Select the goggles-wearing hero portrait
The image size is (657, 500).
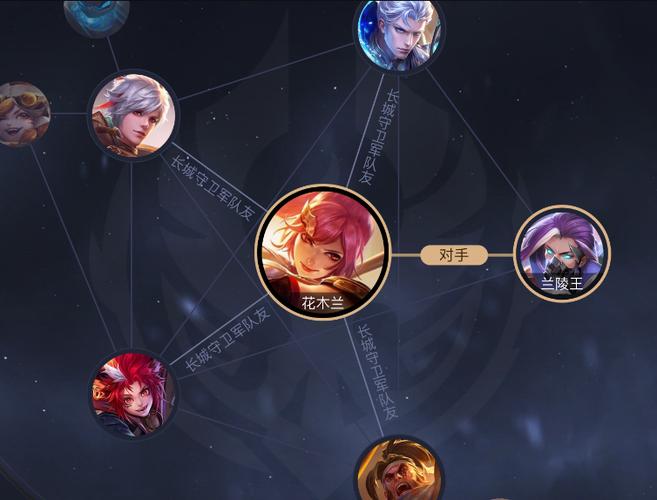tap(20, 113)
